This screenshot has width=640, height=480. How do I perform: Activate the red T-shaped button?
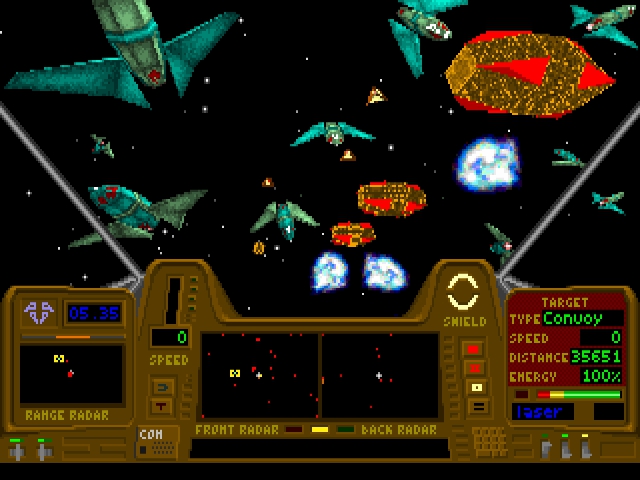point(161,406)
